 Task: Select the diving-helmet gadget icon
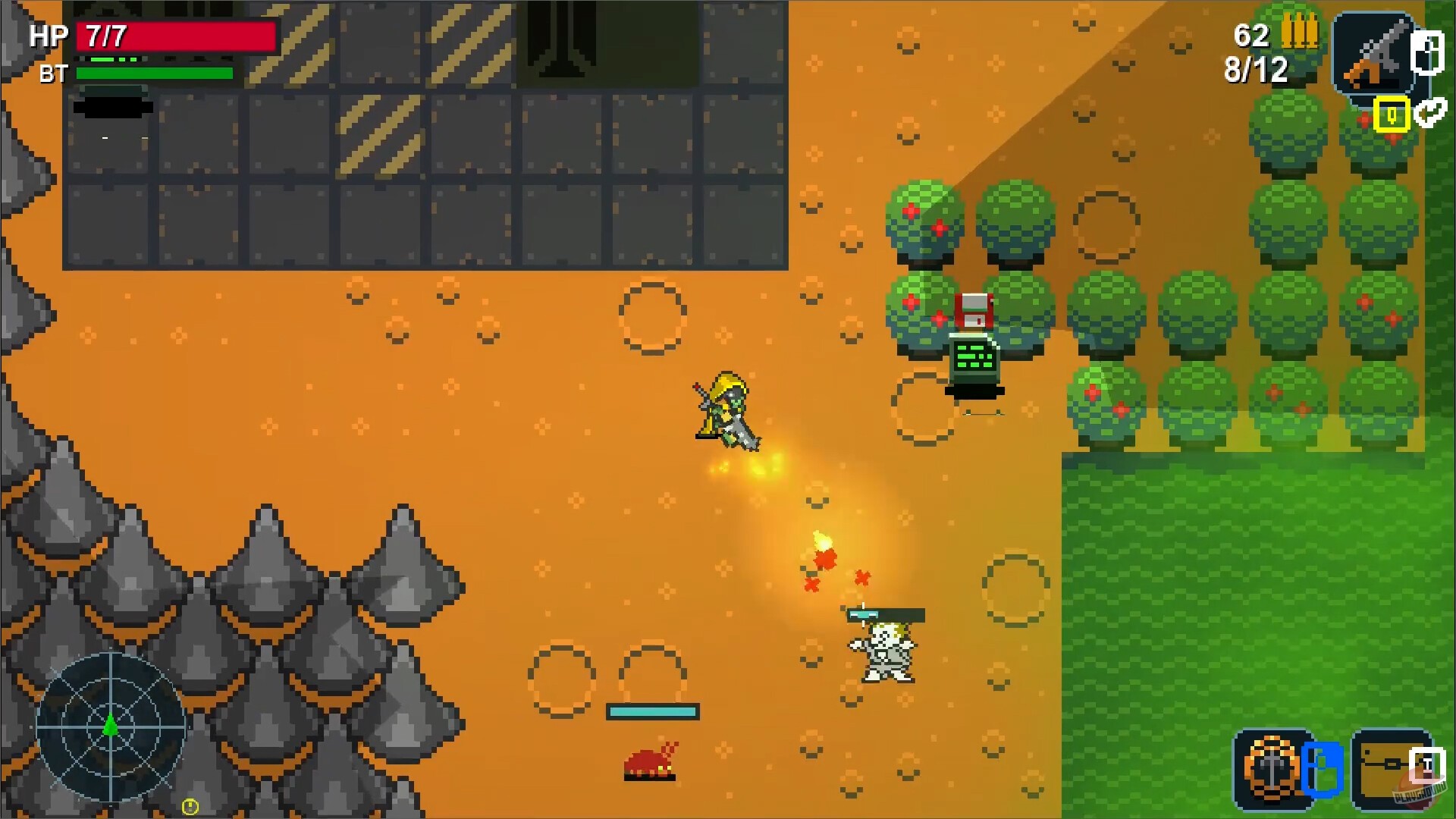(1272, 767)
